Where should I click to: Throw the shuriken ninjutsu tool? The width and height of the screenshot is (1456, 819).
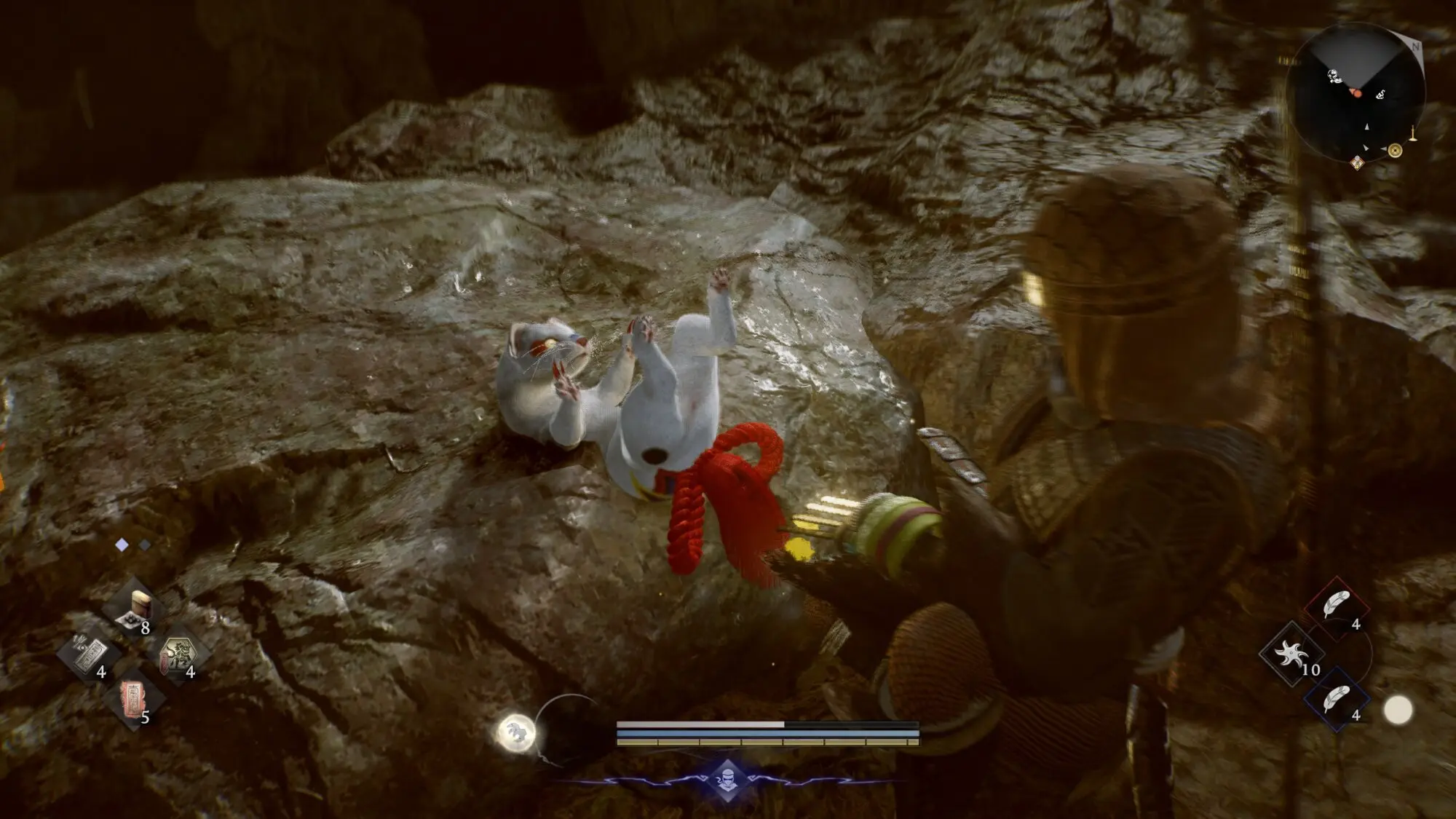1291,653
